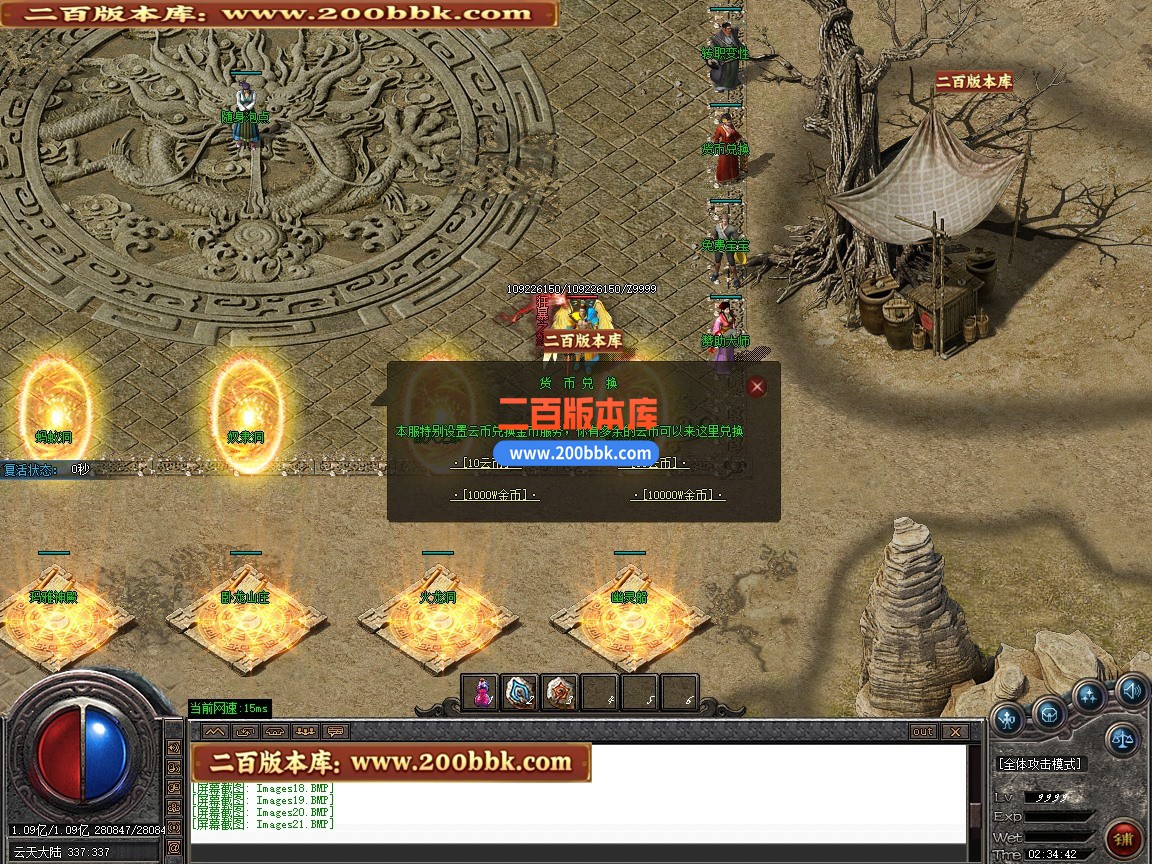The image size is (1152, 864).
Task: Open the trade scales icon
Action: [1122, 740]
